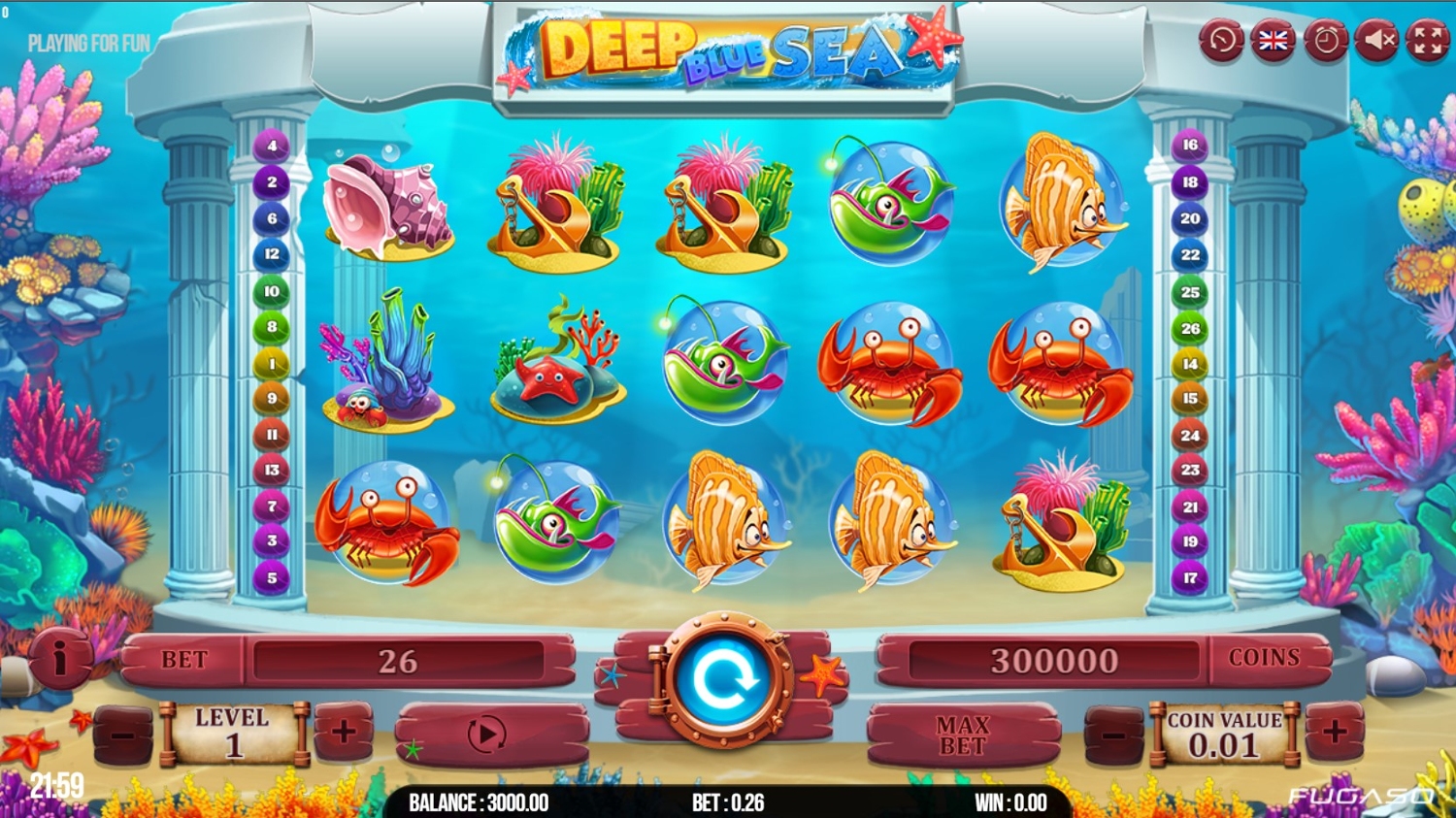Enter fullscreen with the four-arrows icon
This screenshot has width=1456, height=818.
point(1428,41)
